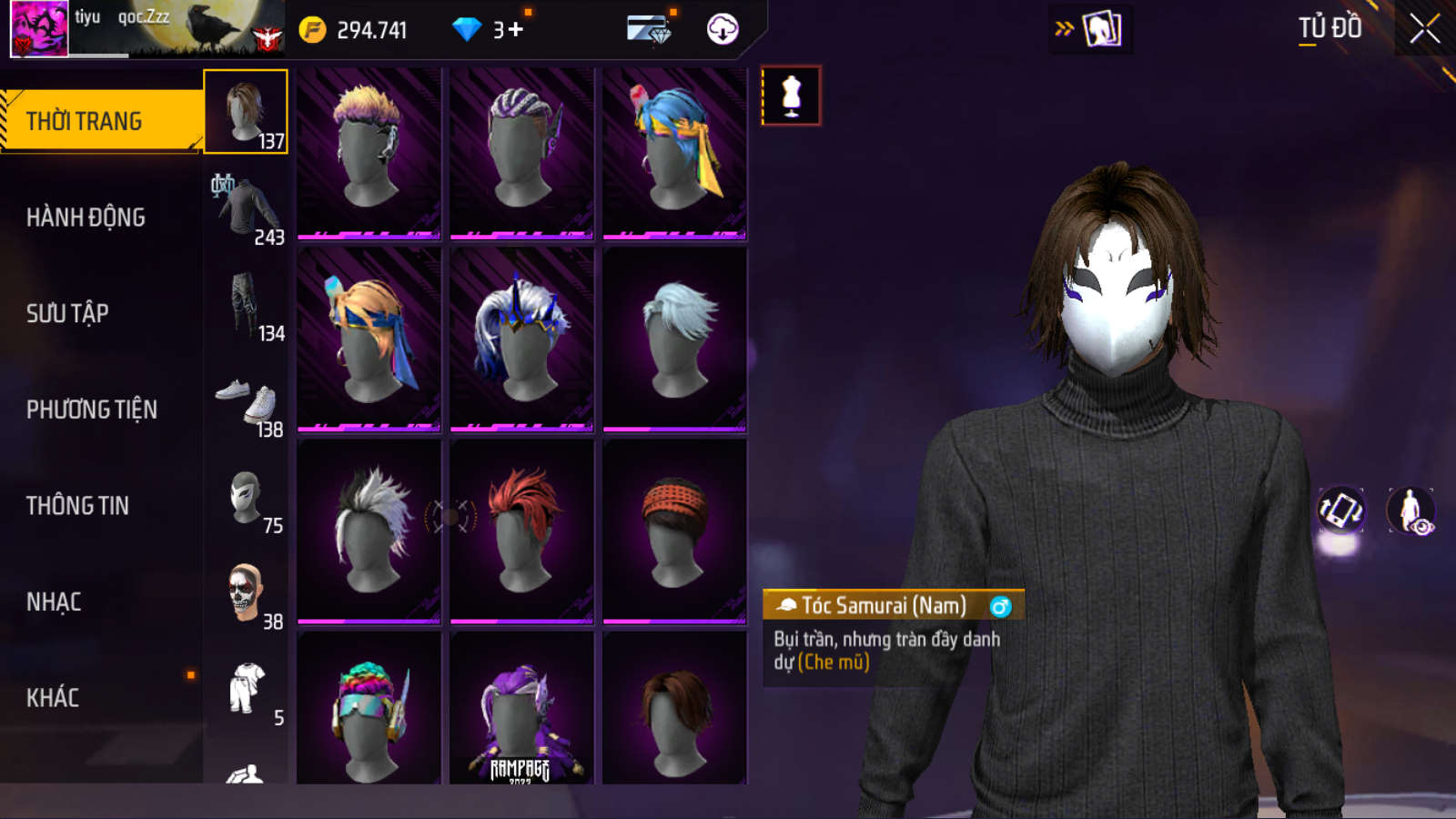
Task: Choose the black jacket tops category
Action: (x=246, y=209)
